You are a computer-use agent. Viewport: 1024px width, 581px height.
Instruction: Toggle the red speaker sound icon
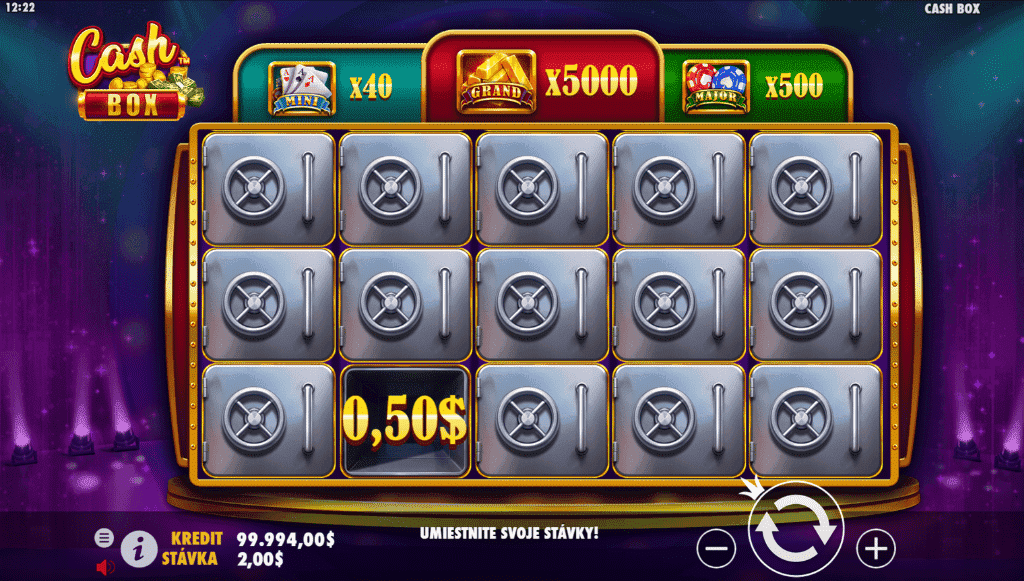tap(105, 567)
